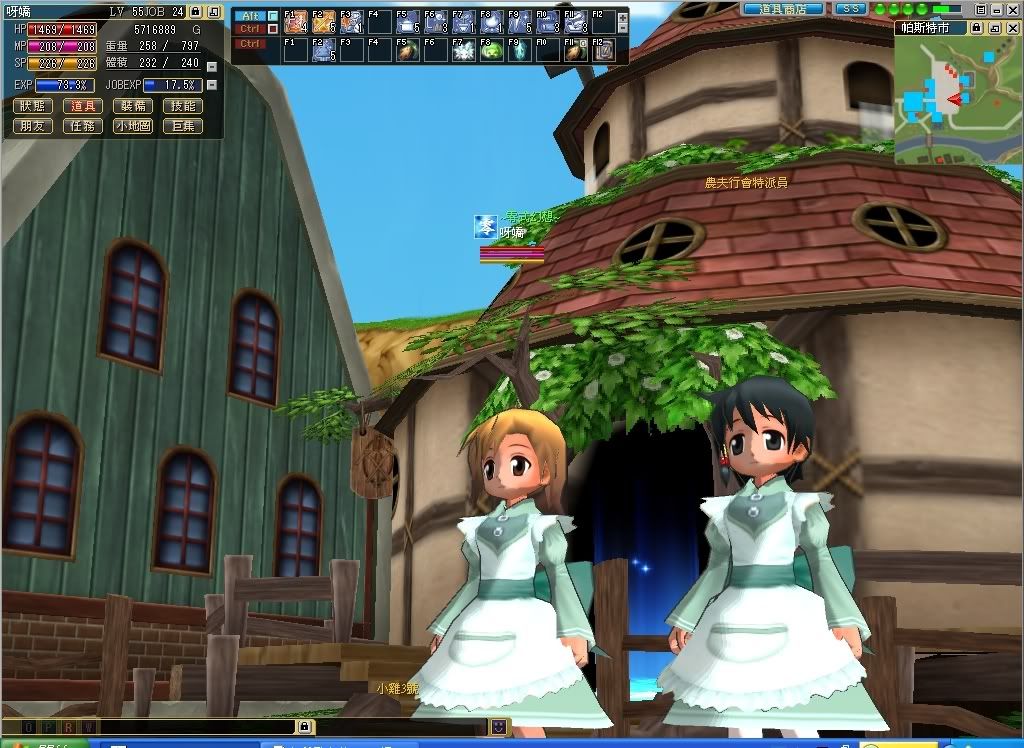Lock the character status panel
The width and height of the screenshot is (1024, 748).
pos(195,11)
